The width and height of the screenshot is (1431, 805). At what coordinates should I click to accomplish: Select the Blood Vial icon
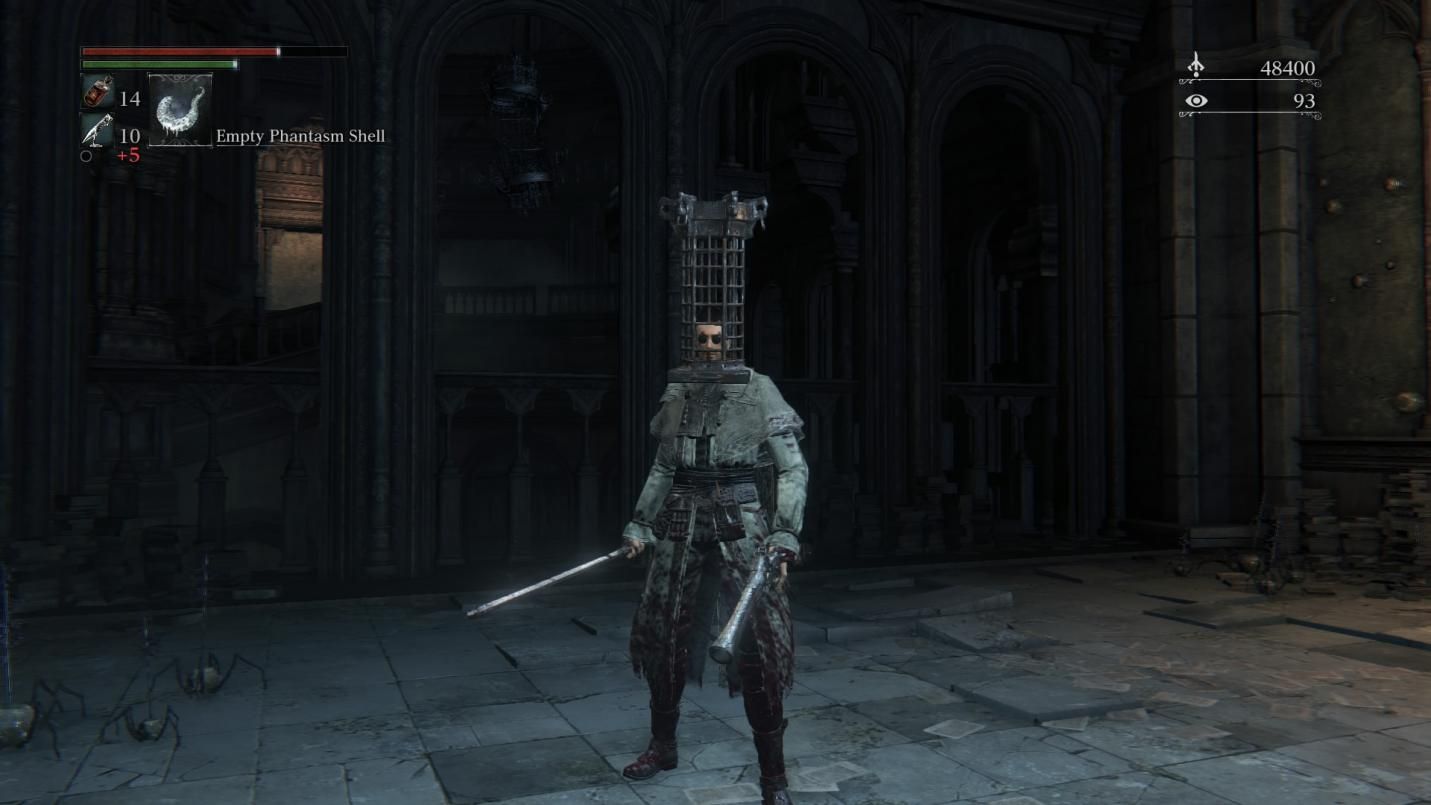97,93
